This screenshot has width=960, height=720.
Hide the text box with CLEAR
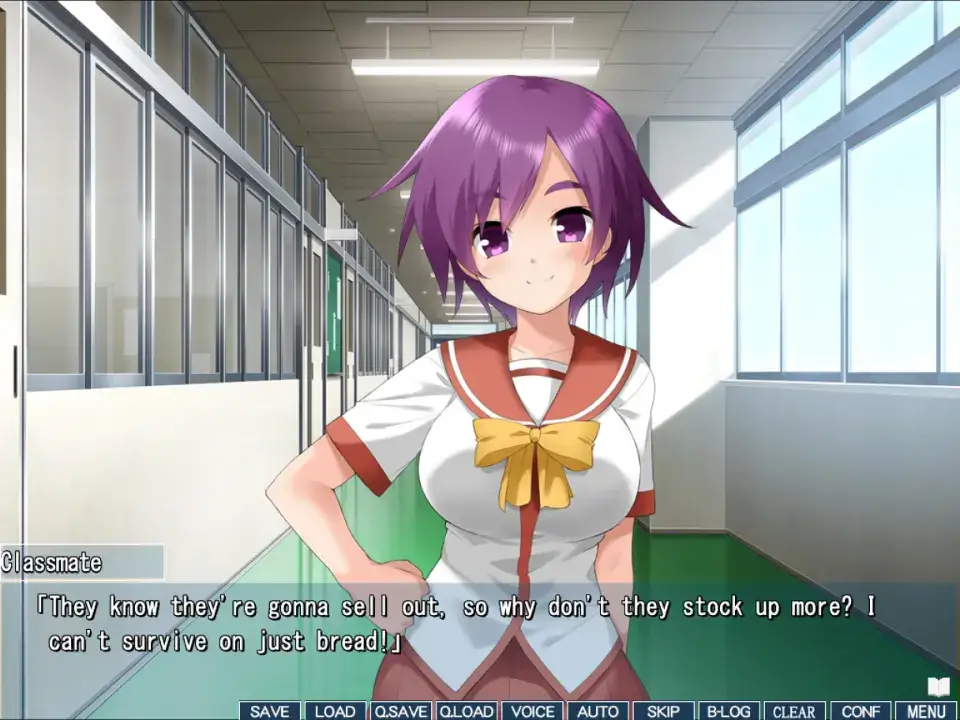[x=794, y=711]
